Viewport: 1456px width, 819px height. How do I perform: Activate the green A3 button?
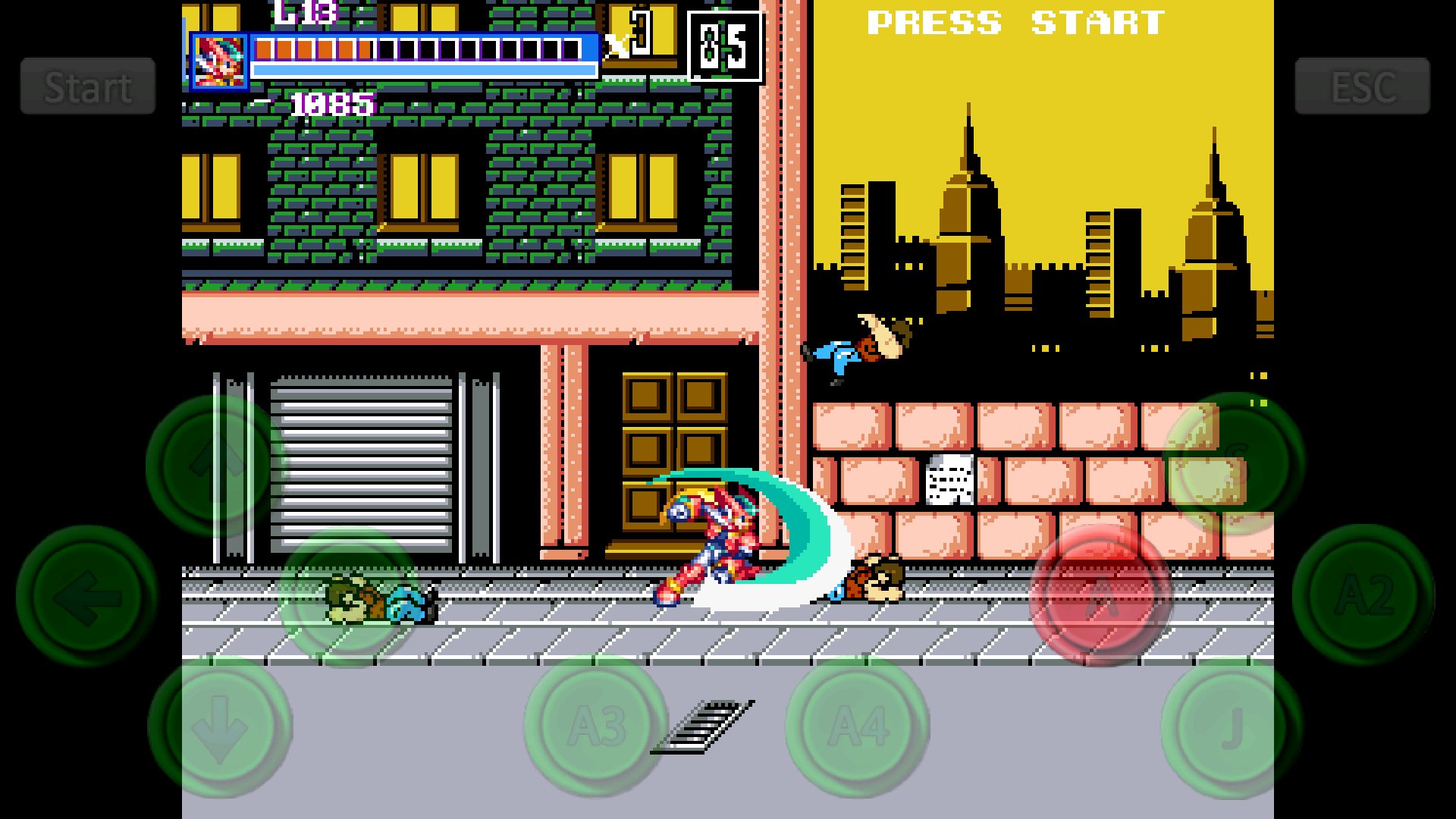coord(596,726)
